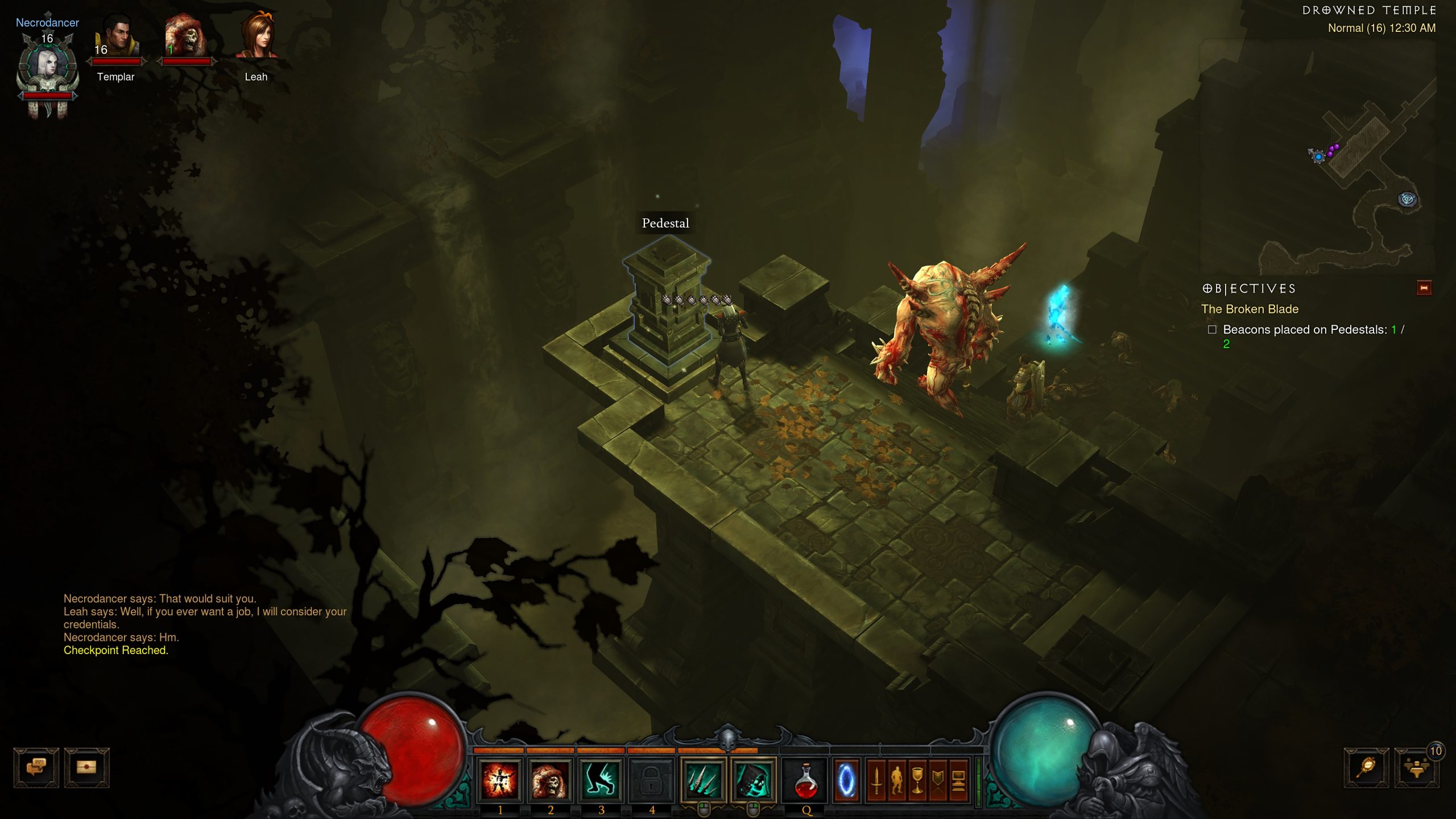Click the locked skill slot 4
This screenshot has height=819, width=1456.
pos(651,780)
